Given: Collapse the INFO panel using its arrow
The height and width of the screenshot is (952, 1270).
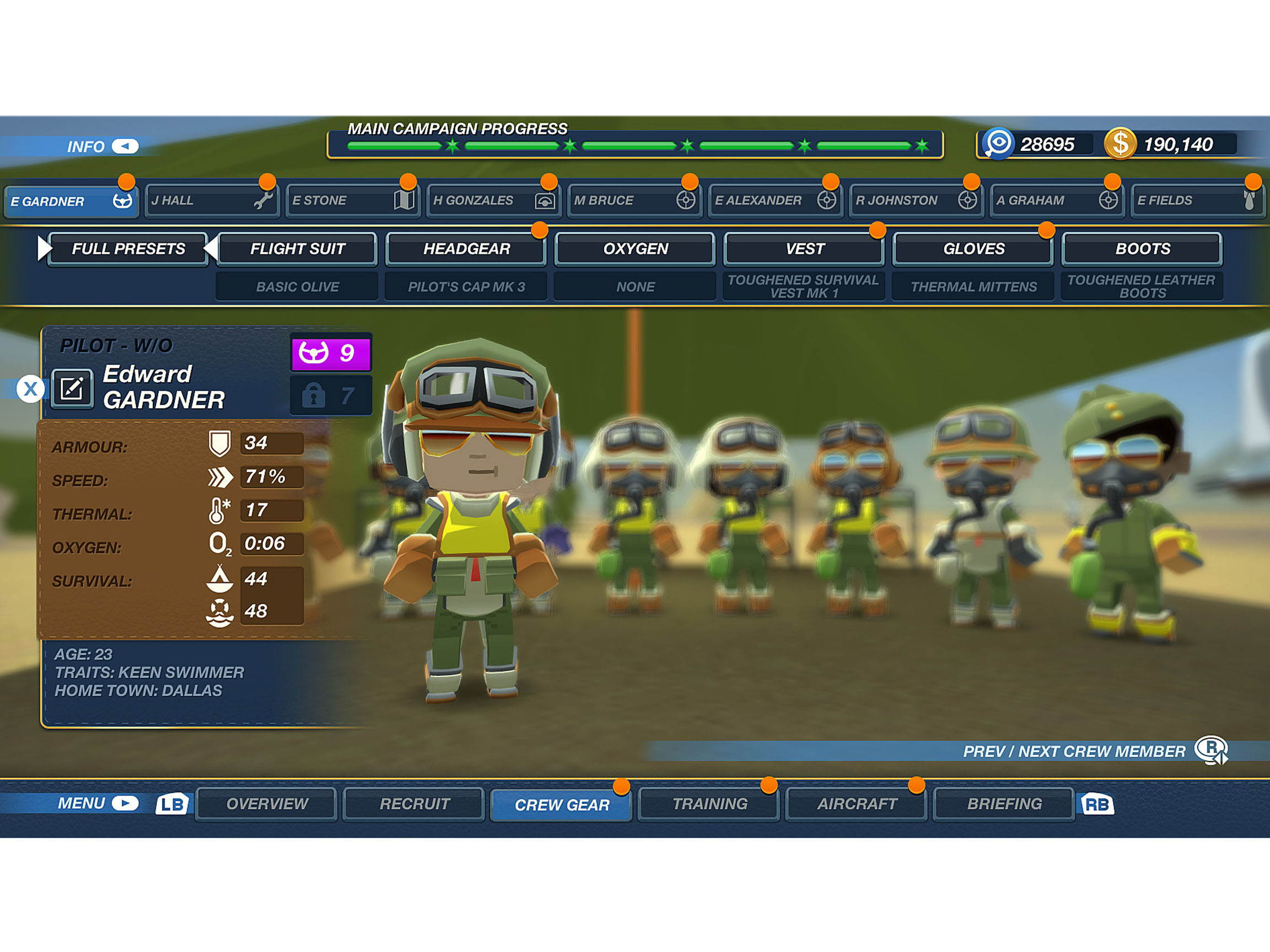Looking at the screenshot, I should 127,147.
